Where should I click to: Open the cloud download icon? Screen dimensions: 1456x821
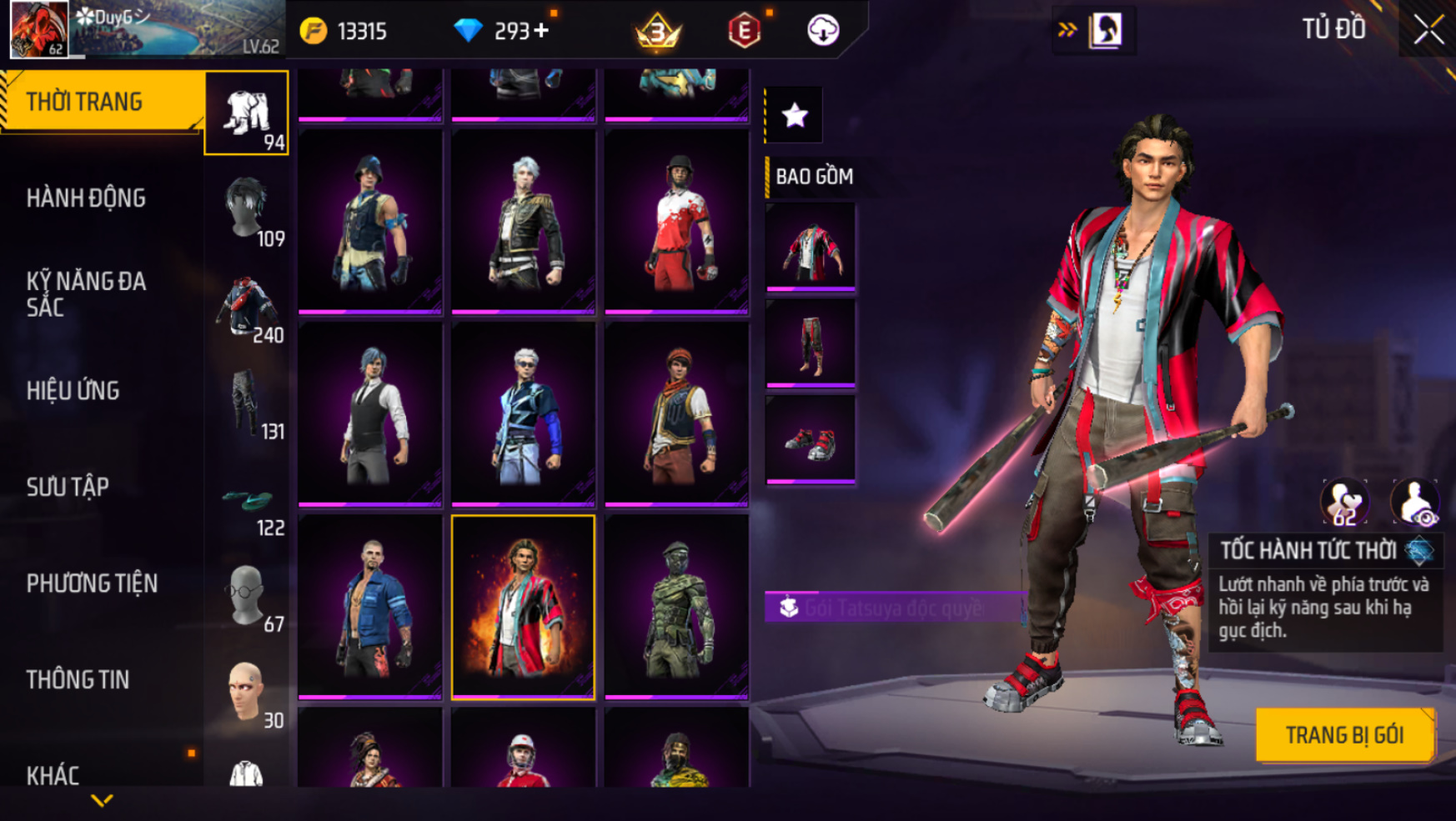823,31
